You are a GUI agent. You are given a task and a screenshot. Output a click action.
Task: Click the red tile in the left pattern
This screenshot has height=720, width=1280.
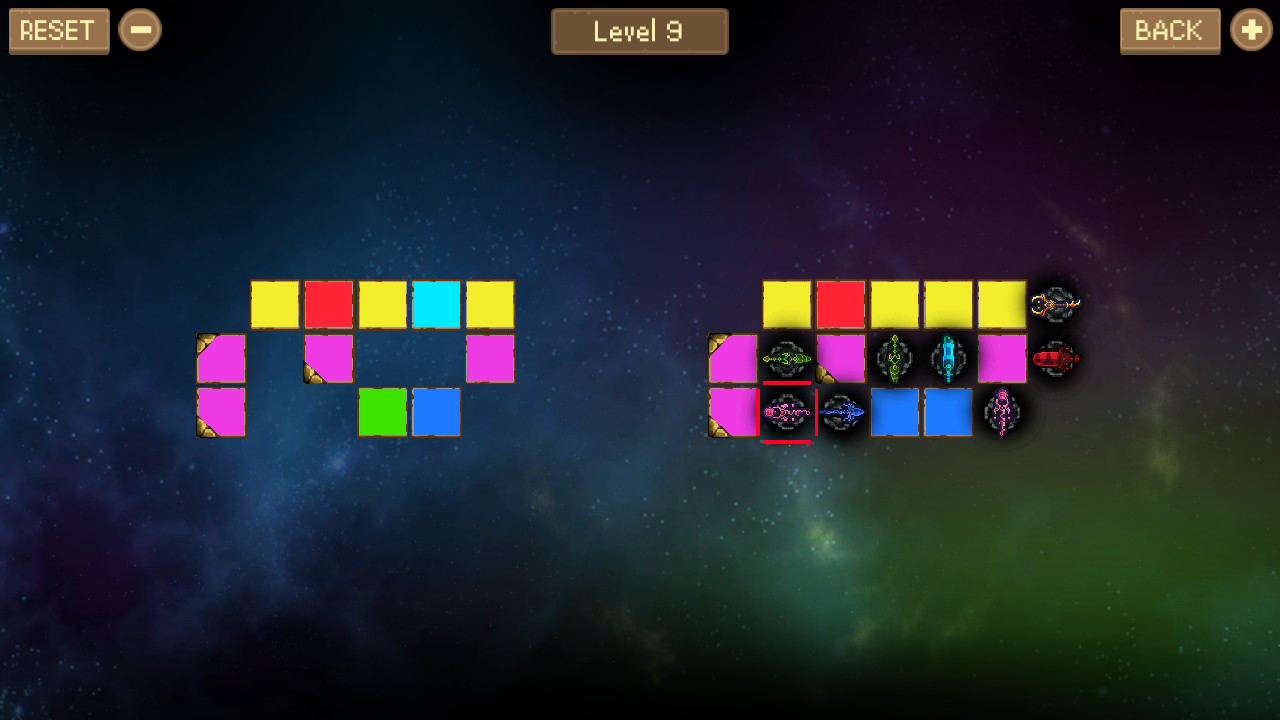click(329, 304)
